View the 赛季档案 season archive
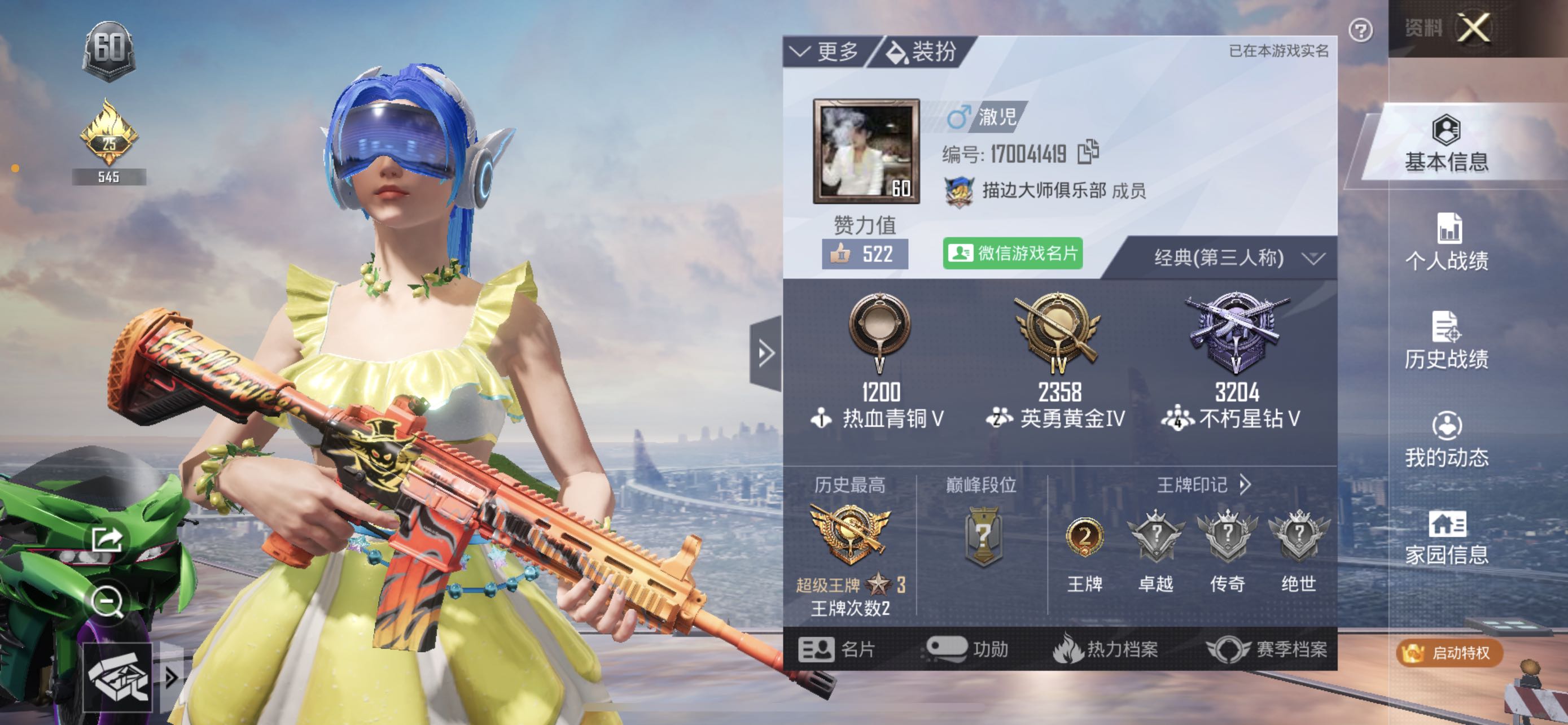Screen dimensions: 1568x725 (x=1267, y=649)
